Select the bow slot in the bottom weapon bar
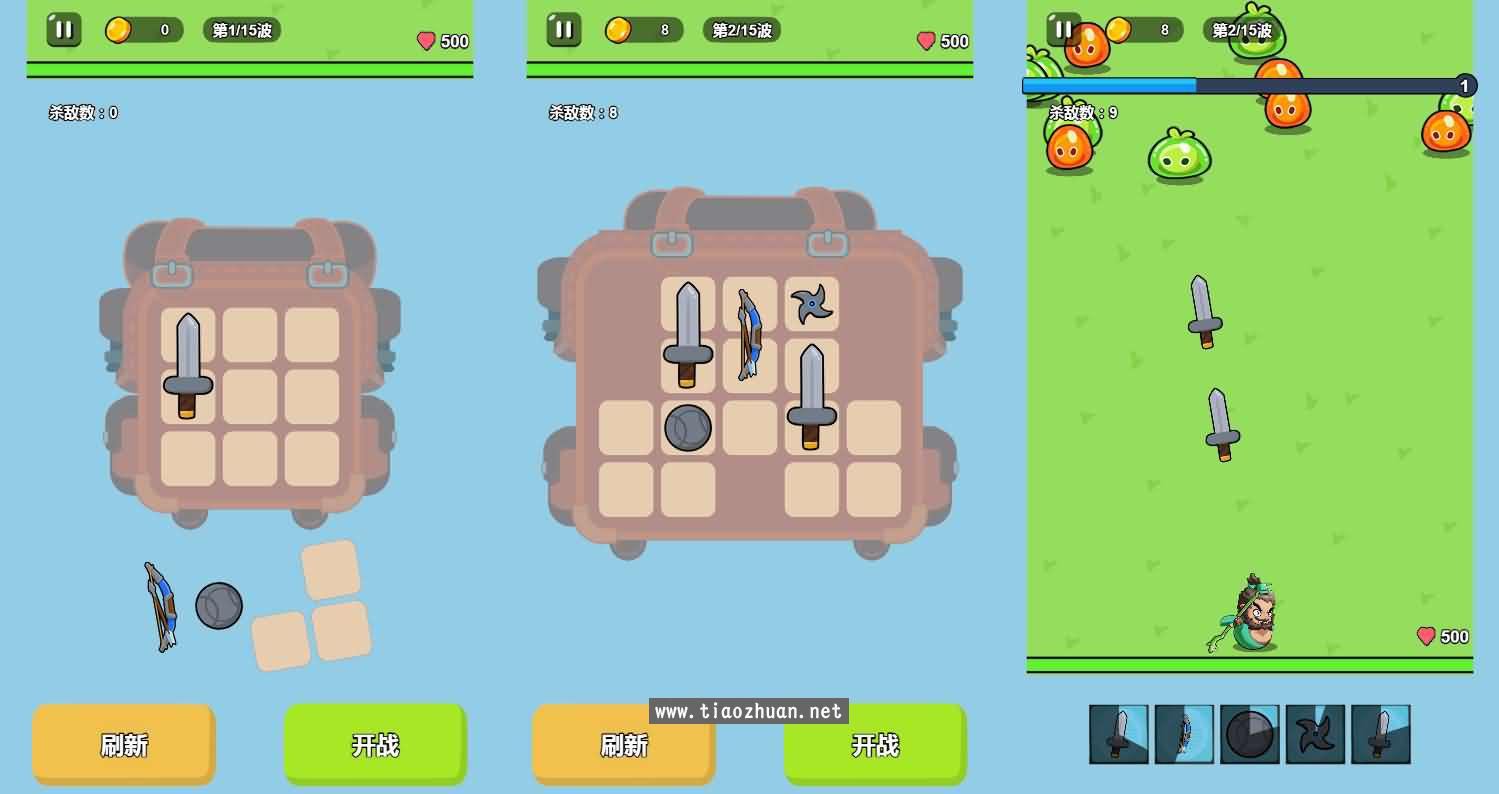Viewport: 1499px width, 794px height. [x=1184, y=733]
